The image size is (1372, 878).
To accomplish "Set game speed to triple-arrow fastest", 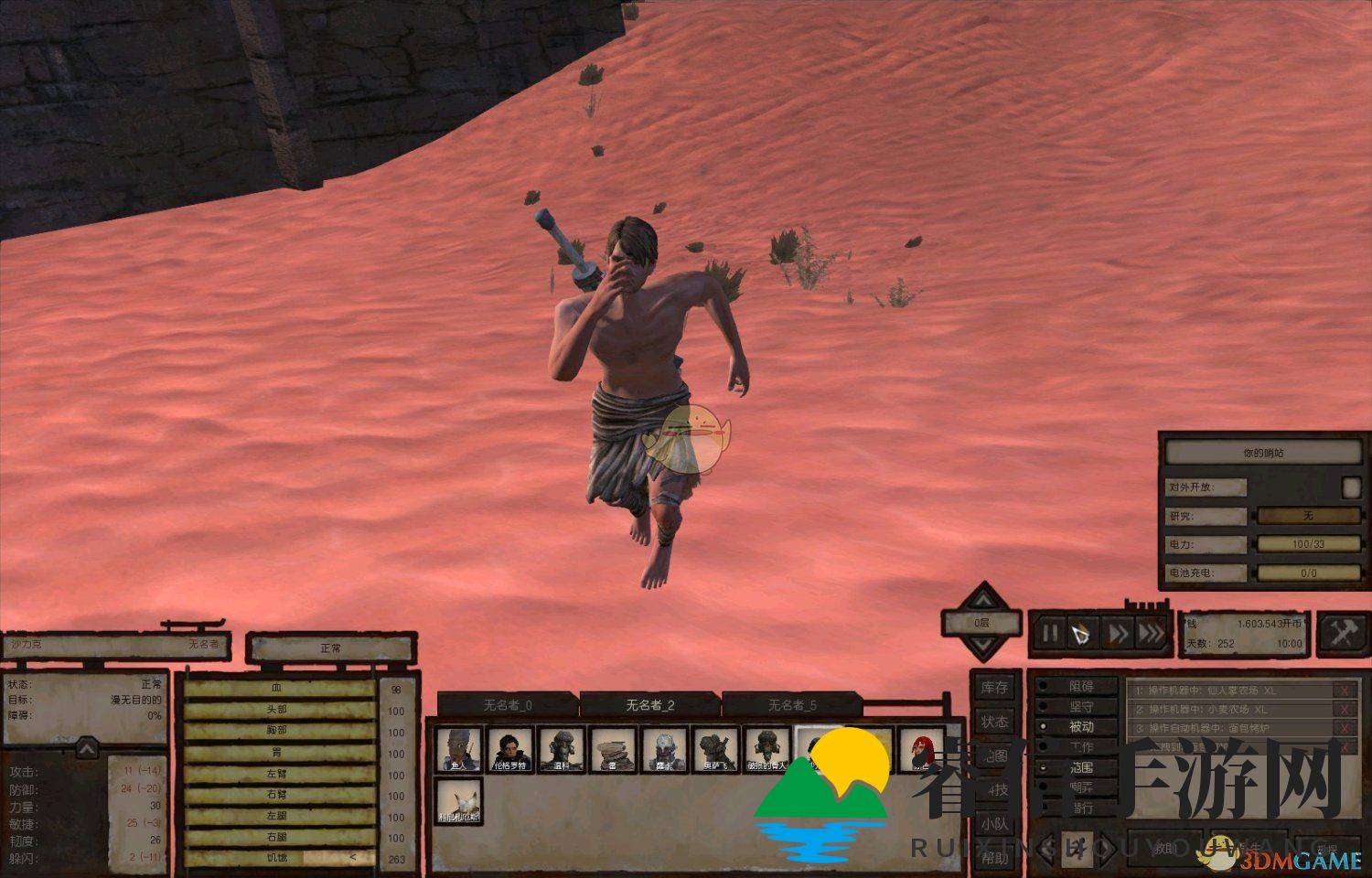I will pos(1152,633).
